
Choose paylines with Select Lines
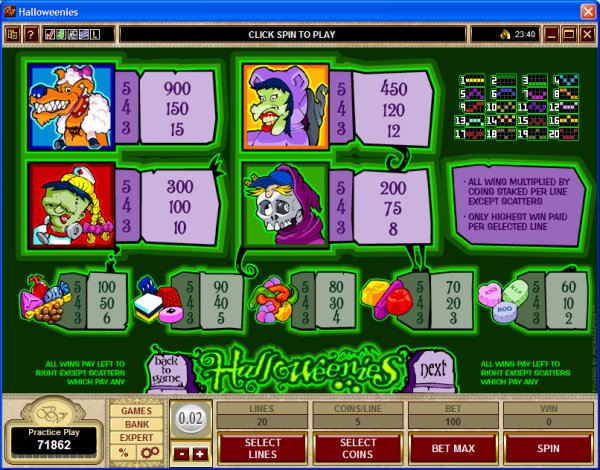(261, 449)
